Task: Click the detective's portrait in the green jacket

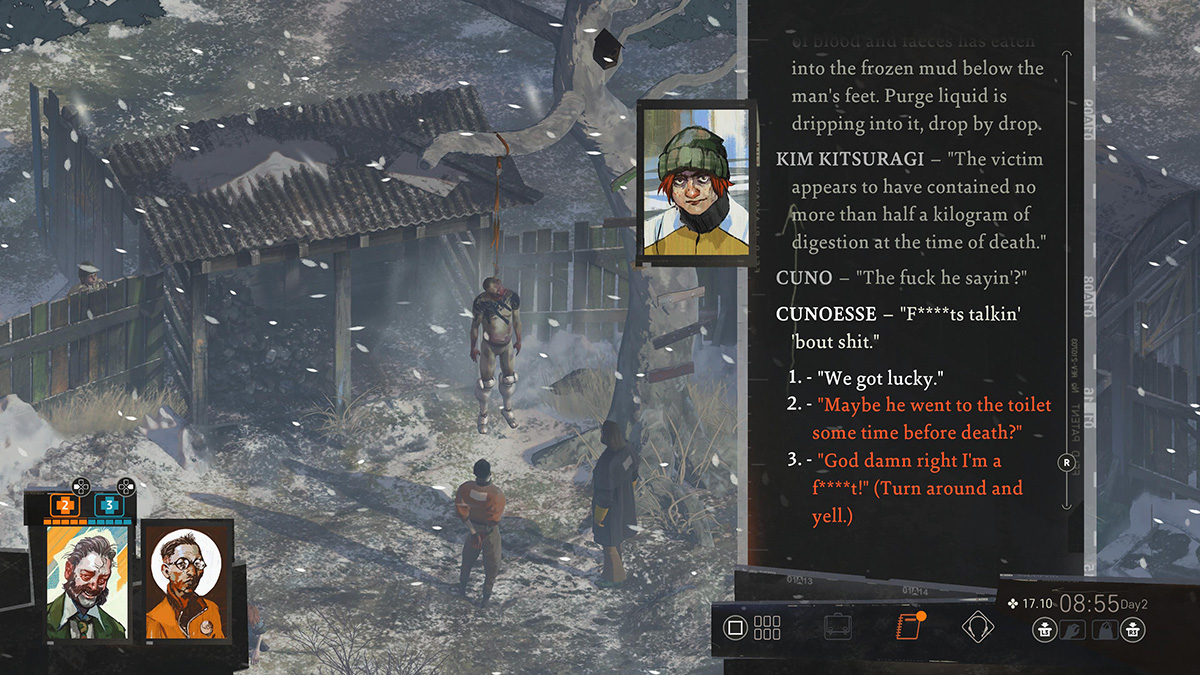Action: (x=87, y=582)
